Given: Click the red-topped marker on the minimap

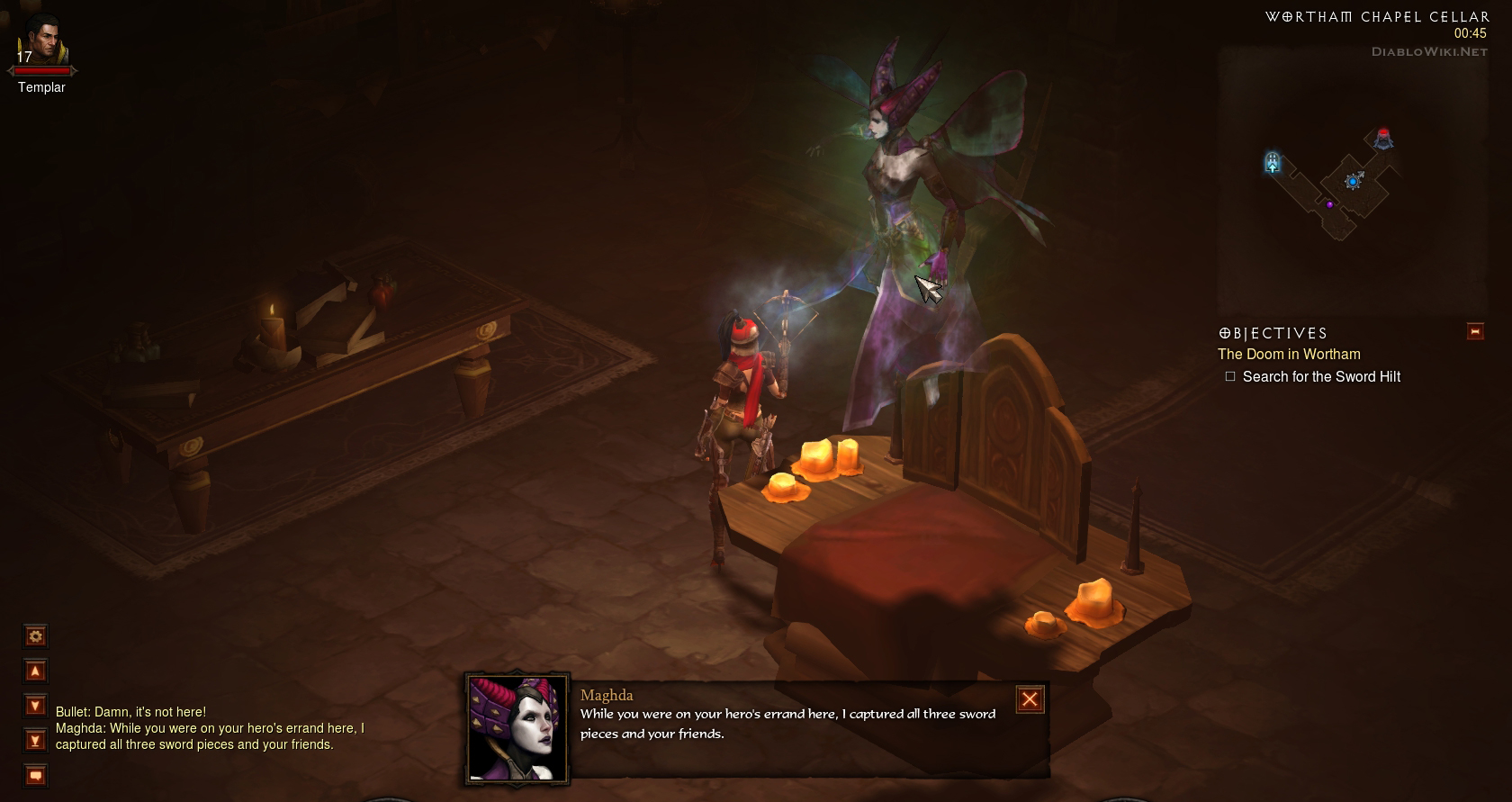Looking at the screenshot, I should [1383, 138].
